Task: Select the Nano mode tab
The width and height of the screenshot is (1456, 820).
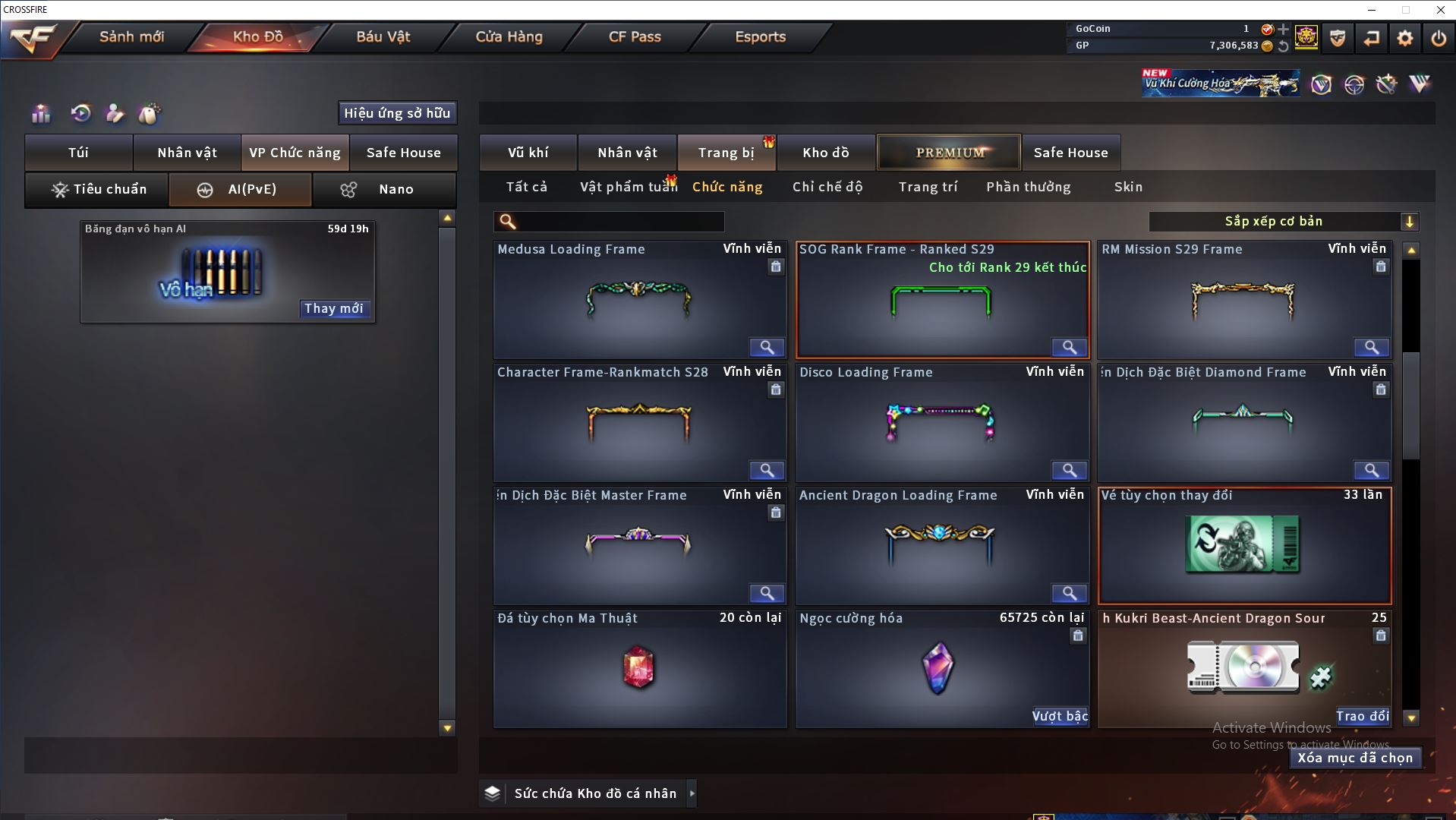Action: [x=385, y=189]
